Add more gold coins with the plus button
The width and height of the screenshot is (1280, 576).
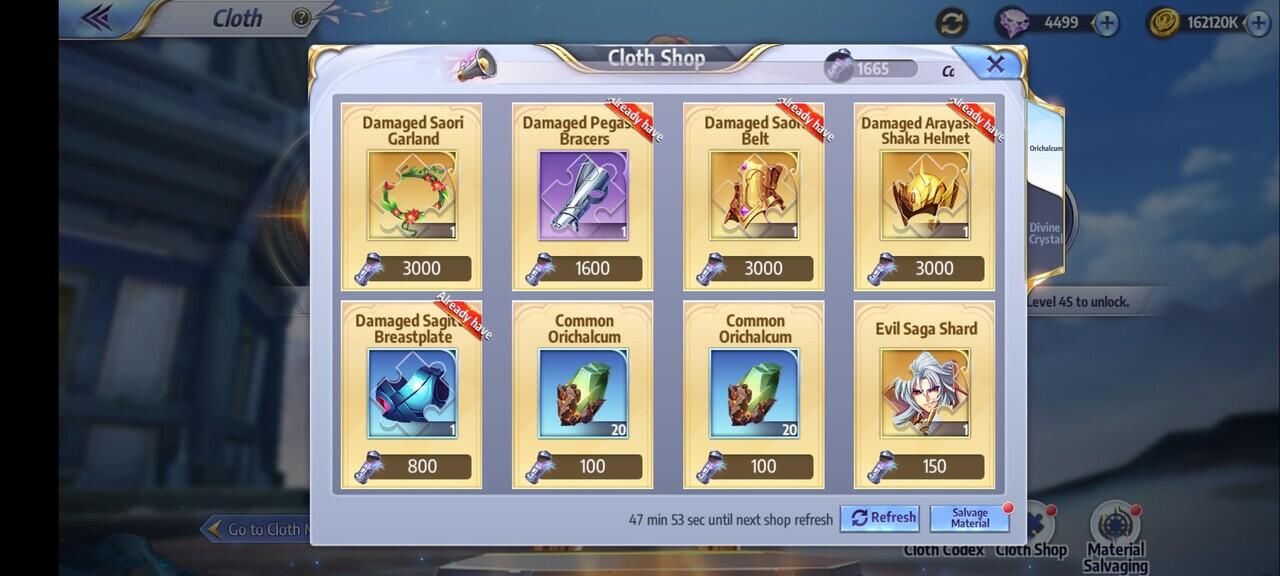(1257, 23)
